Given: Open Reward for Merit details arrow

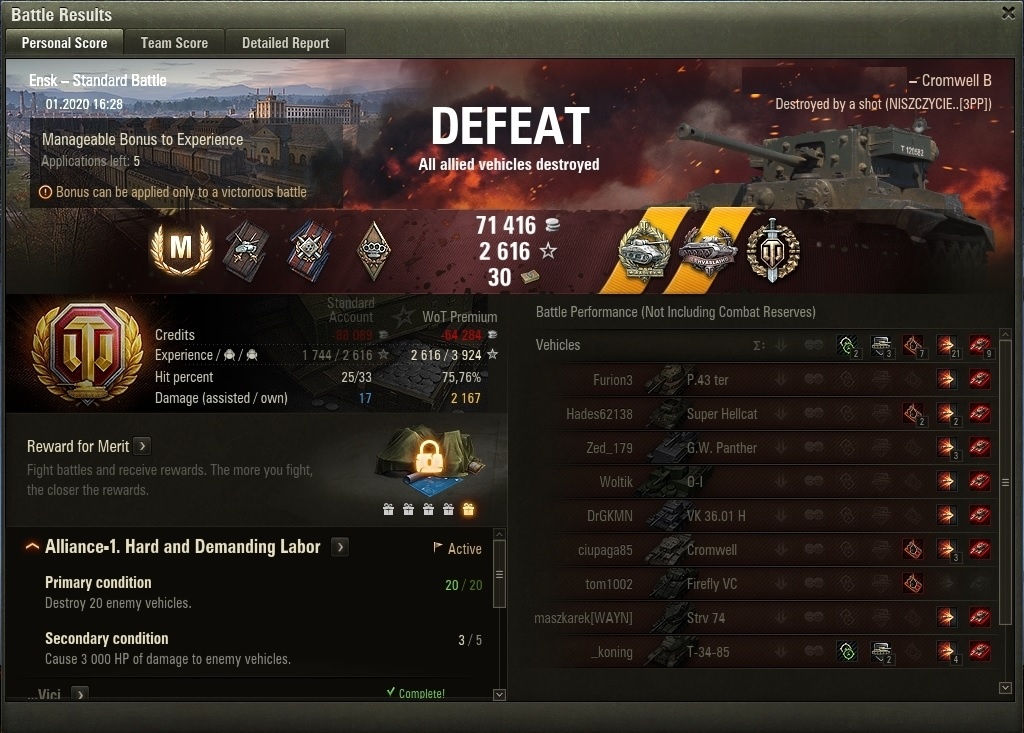Looking at the screenshot, I should coord(142,446).
